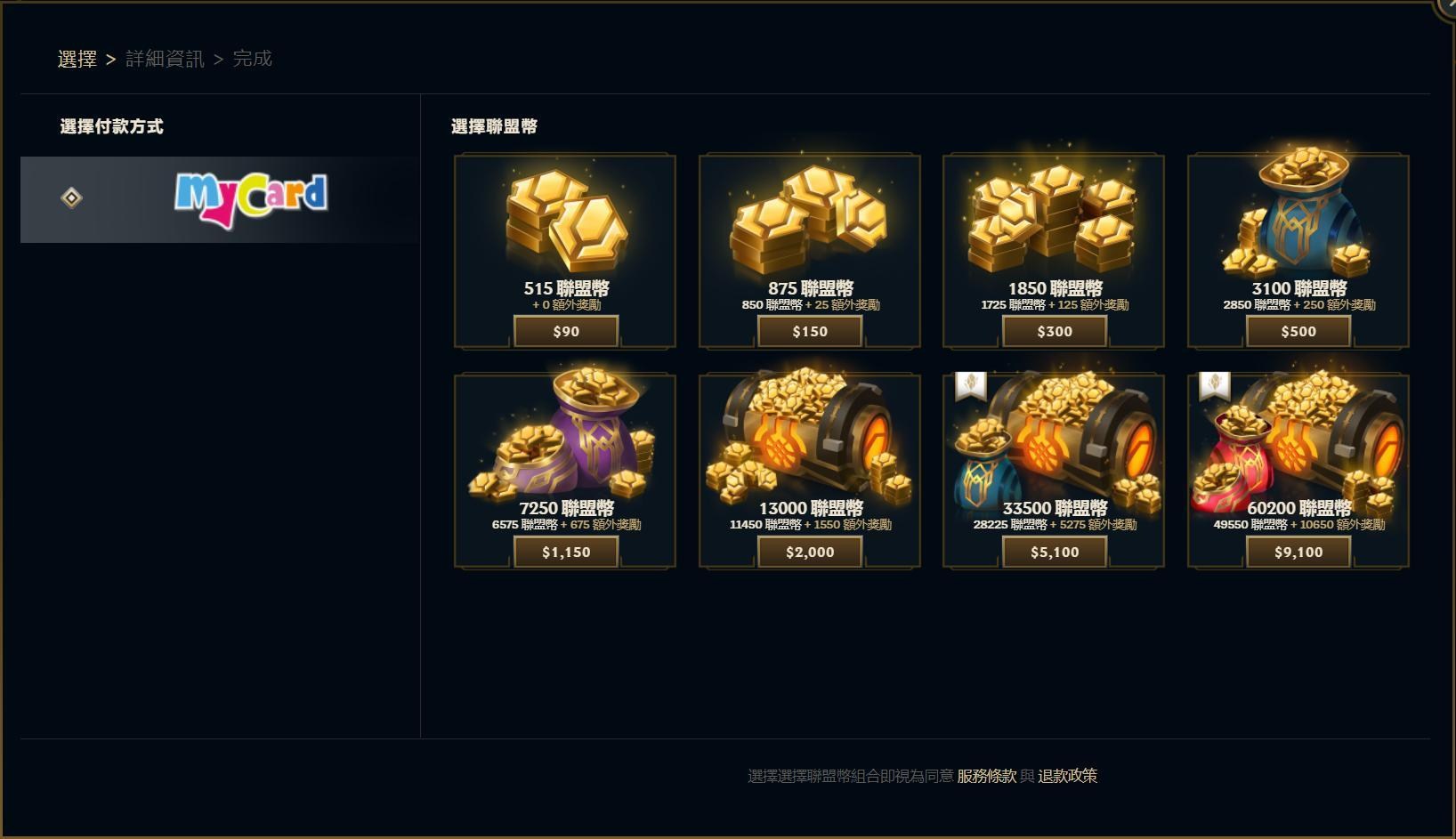Image resolution: width=1456 pixels, height=839 pixels.
Task: Click the treasure chest image of 13000 聯盟幣
Action: click(810, 436)
